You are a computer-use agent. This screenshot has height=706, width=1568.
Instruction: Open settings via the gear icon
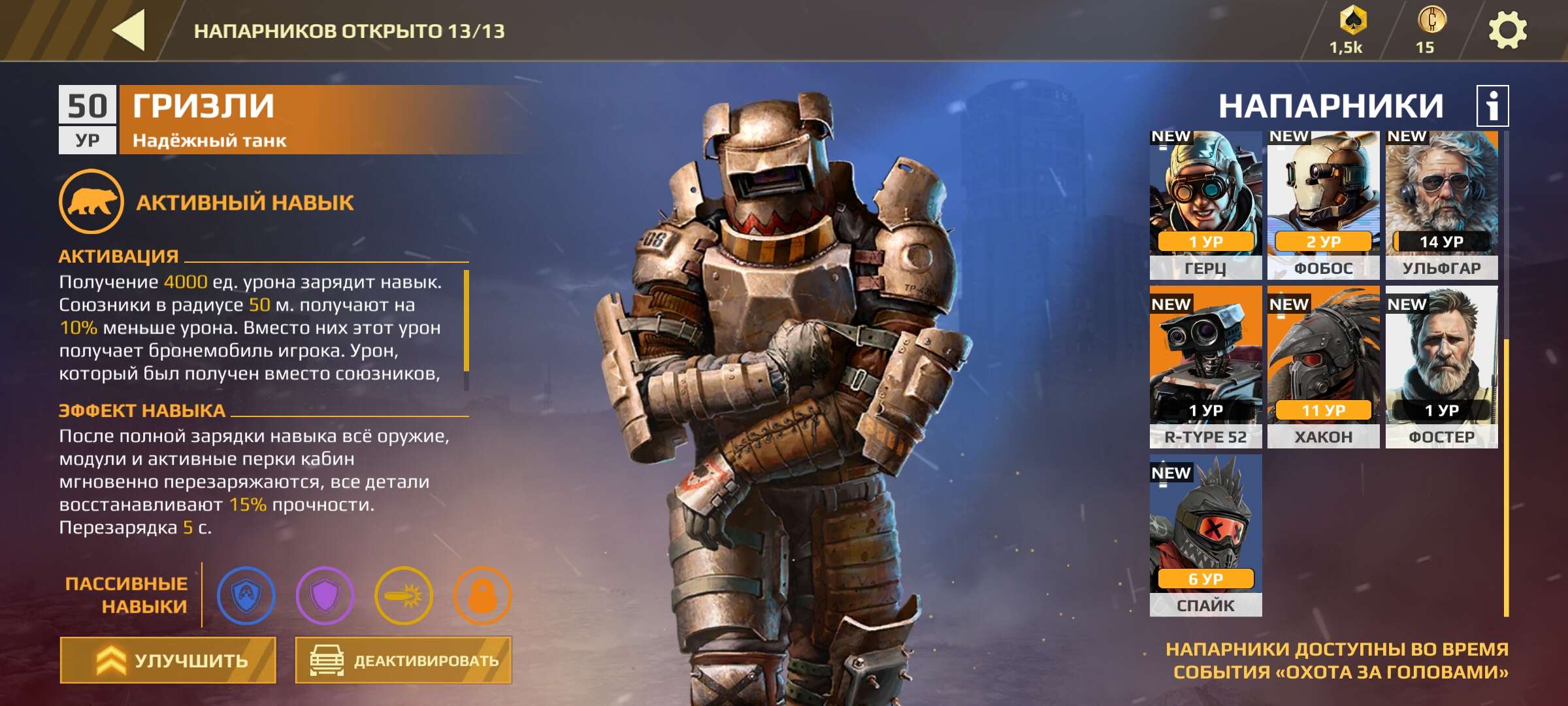tap(1507, 31)
